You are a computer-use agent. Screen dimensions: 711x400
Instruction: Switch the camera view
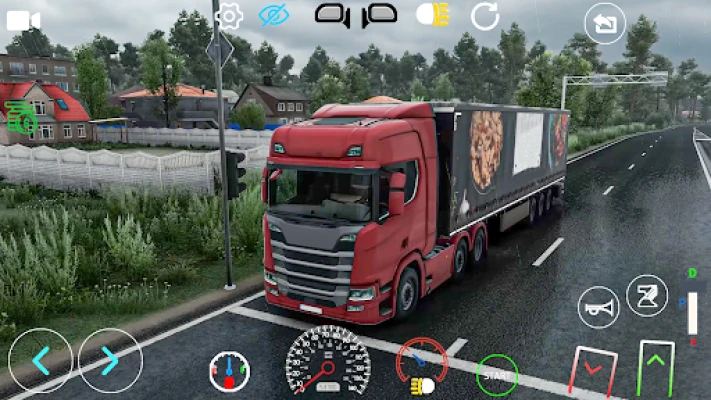tap(23, 19)
